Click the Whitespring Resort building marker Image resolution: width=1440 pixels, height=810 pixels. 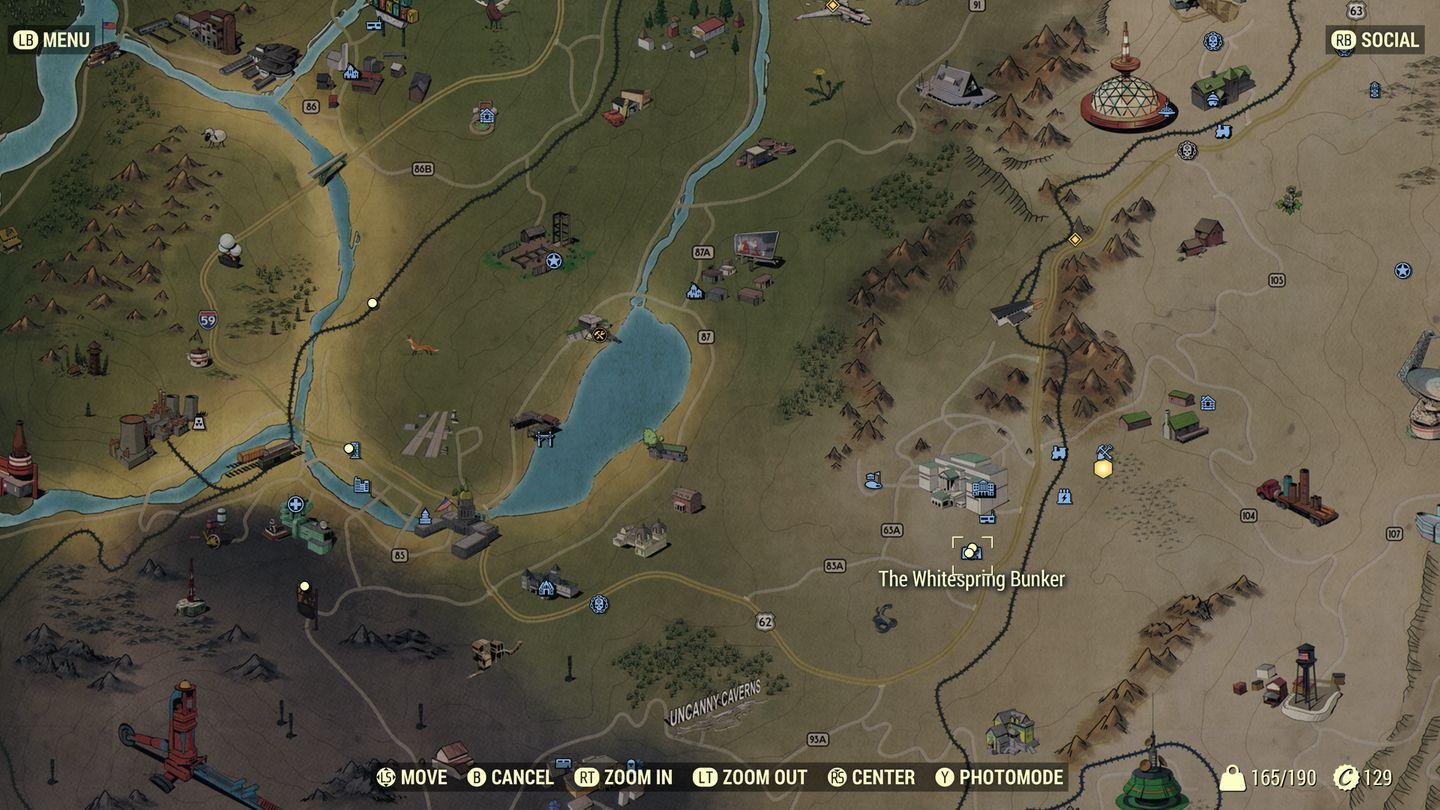tap(983, 488)
